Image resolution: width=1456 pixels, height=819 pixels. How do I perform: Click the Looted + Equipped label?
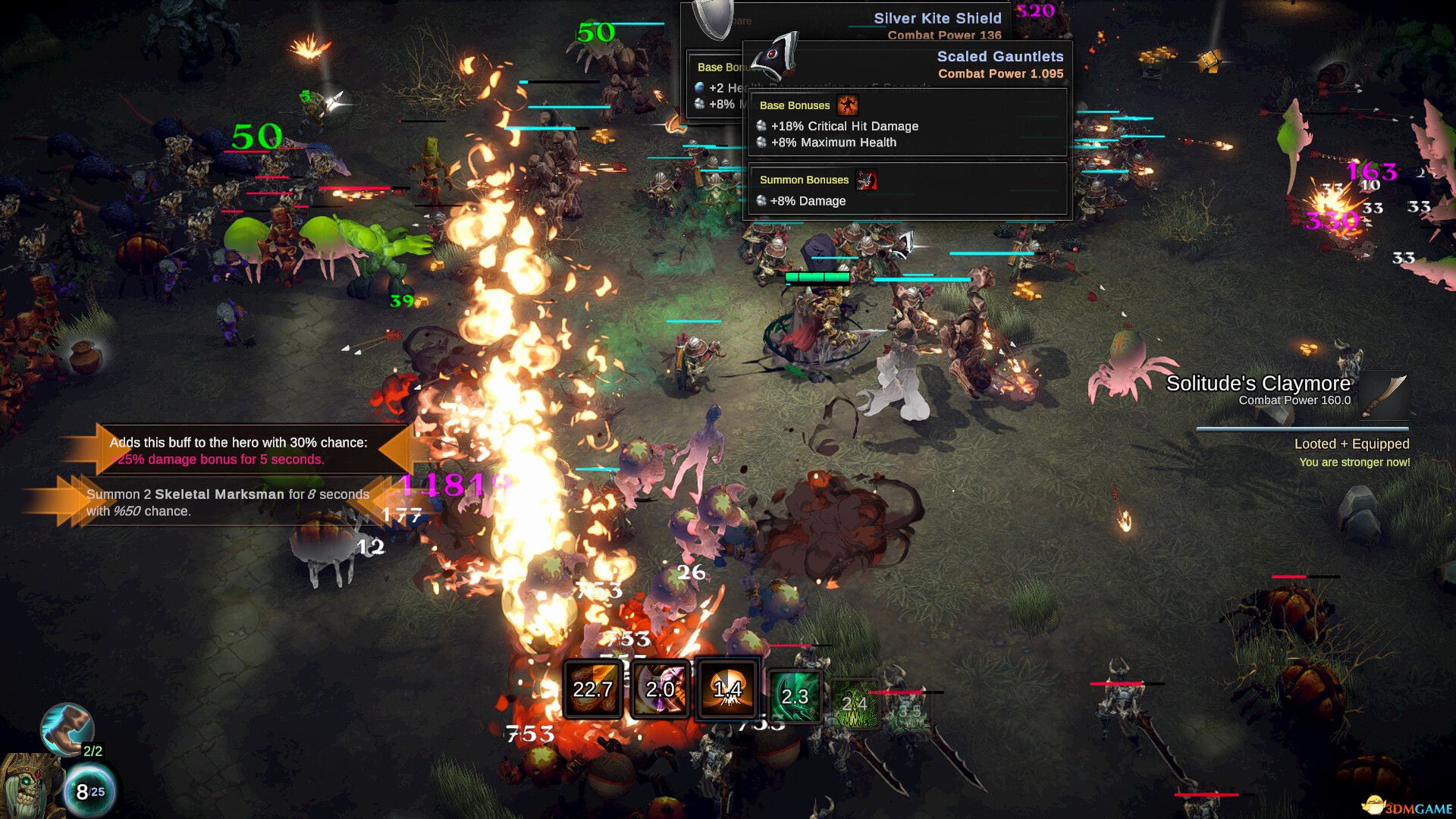click(x=1354, y=444)
